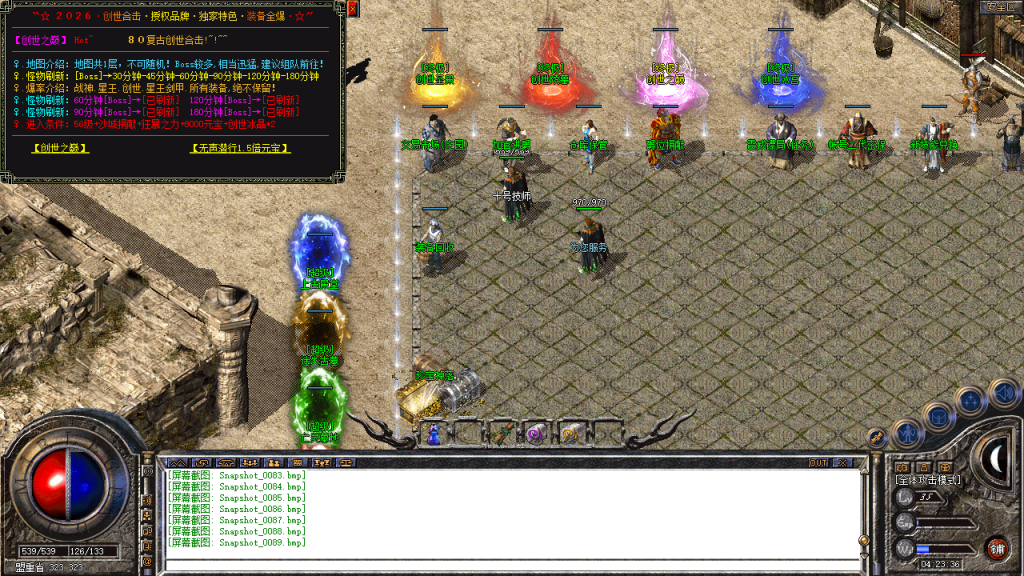Click the small crossed tools icon

click(x=877, y=437)
